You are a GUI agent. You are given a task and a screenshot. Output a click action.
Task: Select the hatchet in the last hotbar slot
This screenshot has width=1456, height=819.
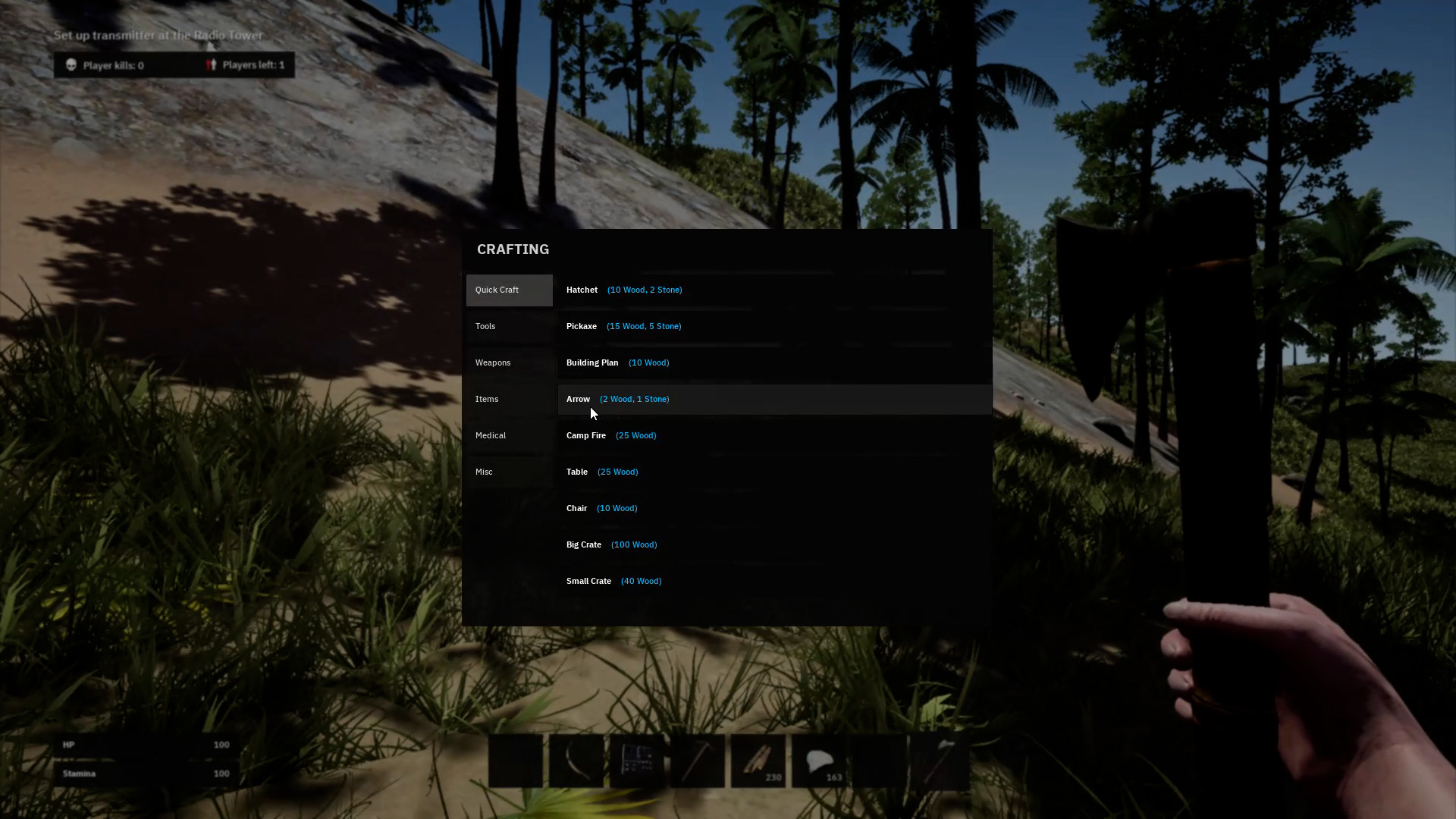pyautogui.click(x=940, y=761)
